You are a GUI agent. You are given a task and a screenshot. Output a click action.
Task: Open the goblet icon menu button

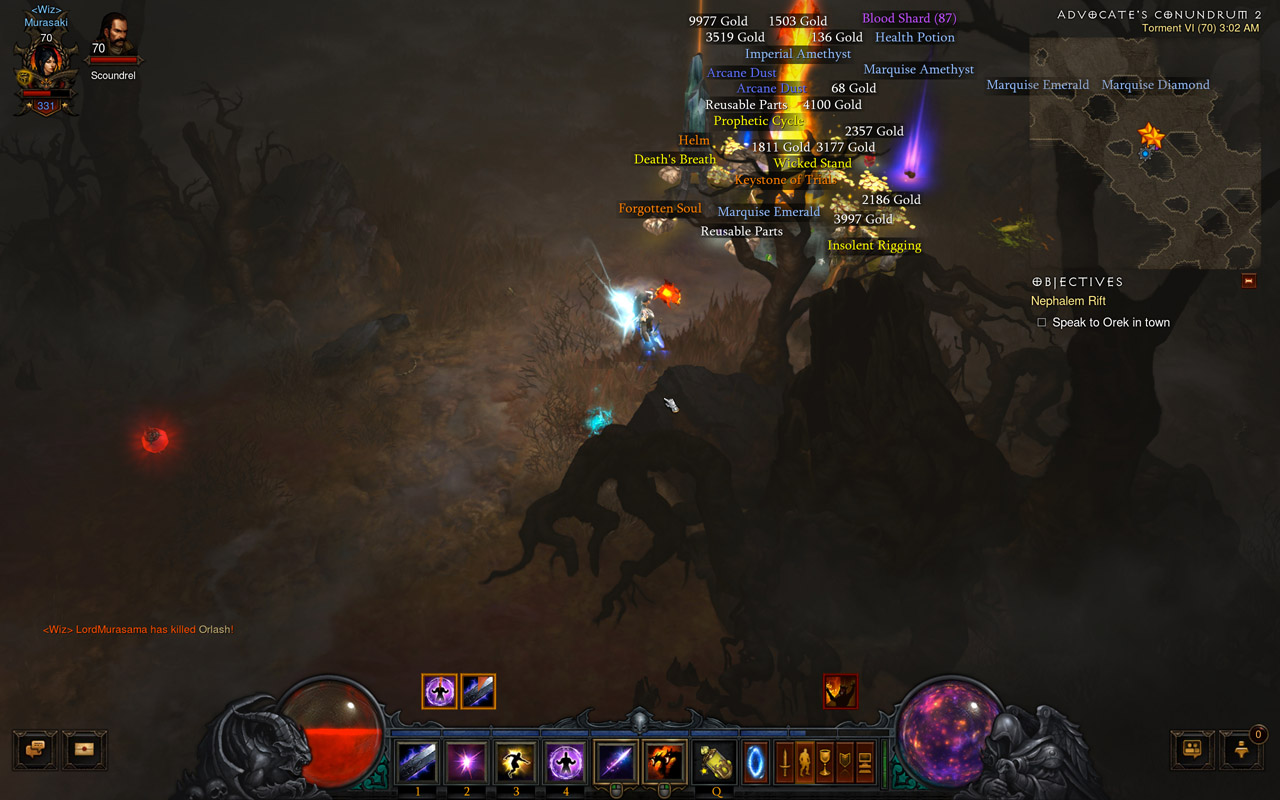pyautogui.click(x=825, y=762)
